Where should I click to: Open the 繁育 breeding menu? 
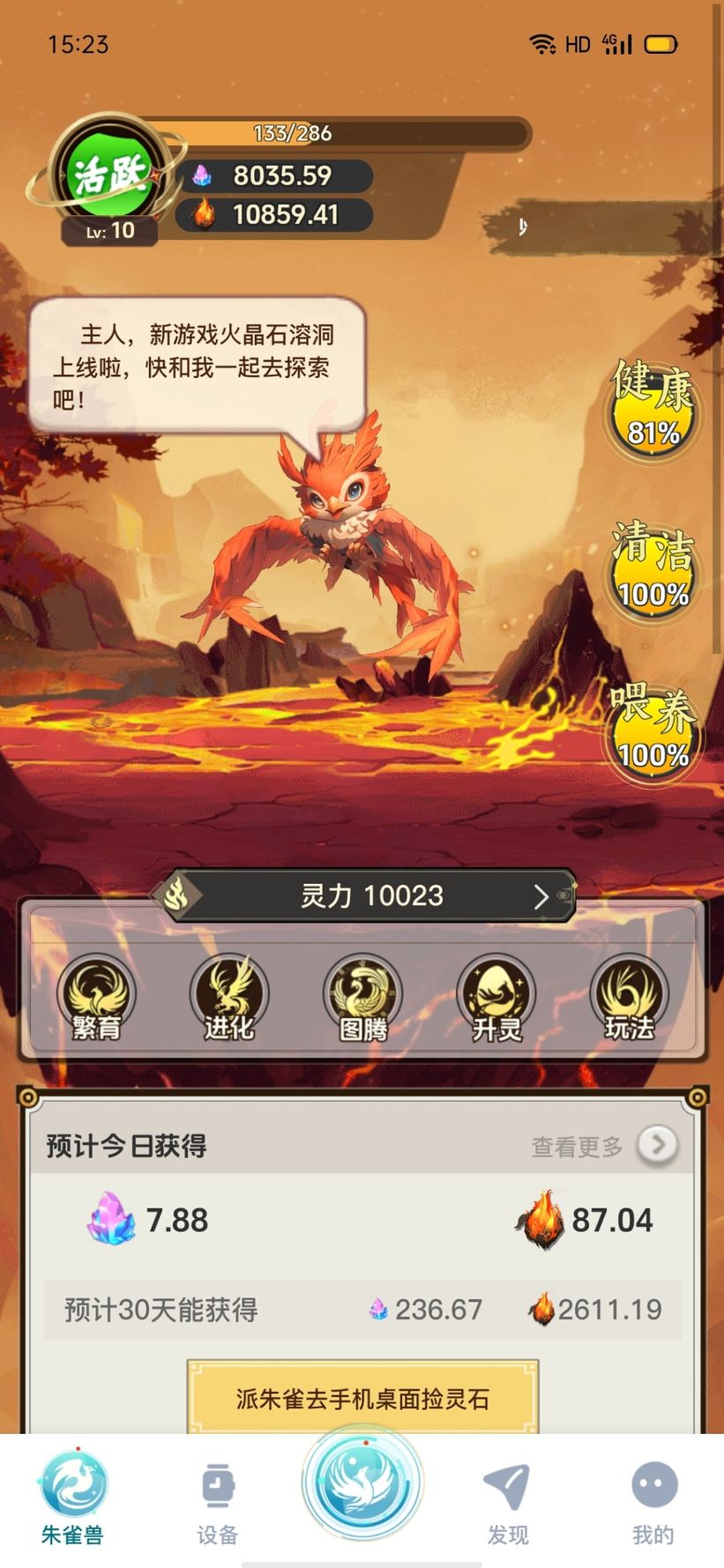coord(96,998)
